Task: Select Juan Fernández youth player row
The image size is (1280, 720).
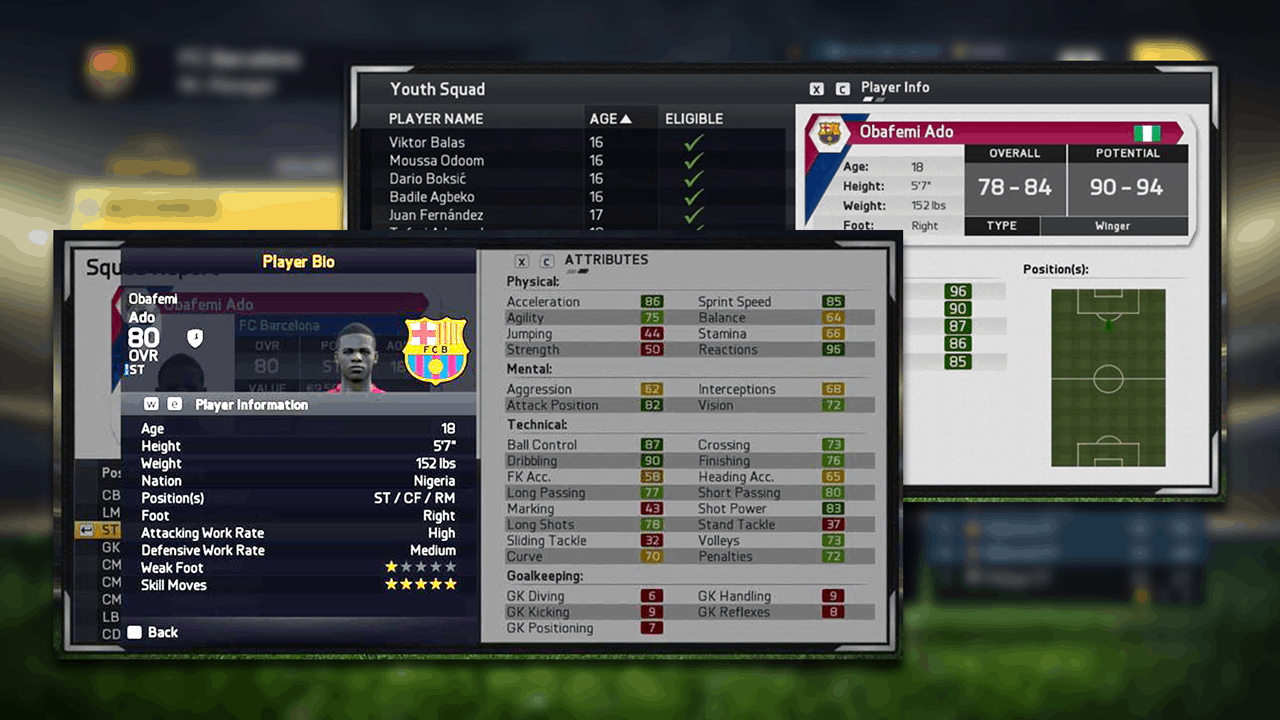Action: point(436,215)
